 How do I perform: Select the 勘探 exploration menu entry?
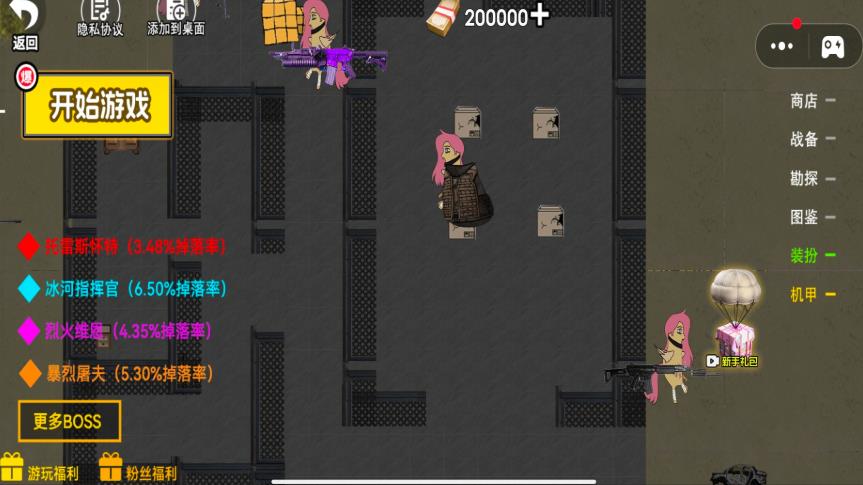click(x=804, y=178)
